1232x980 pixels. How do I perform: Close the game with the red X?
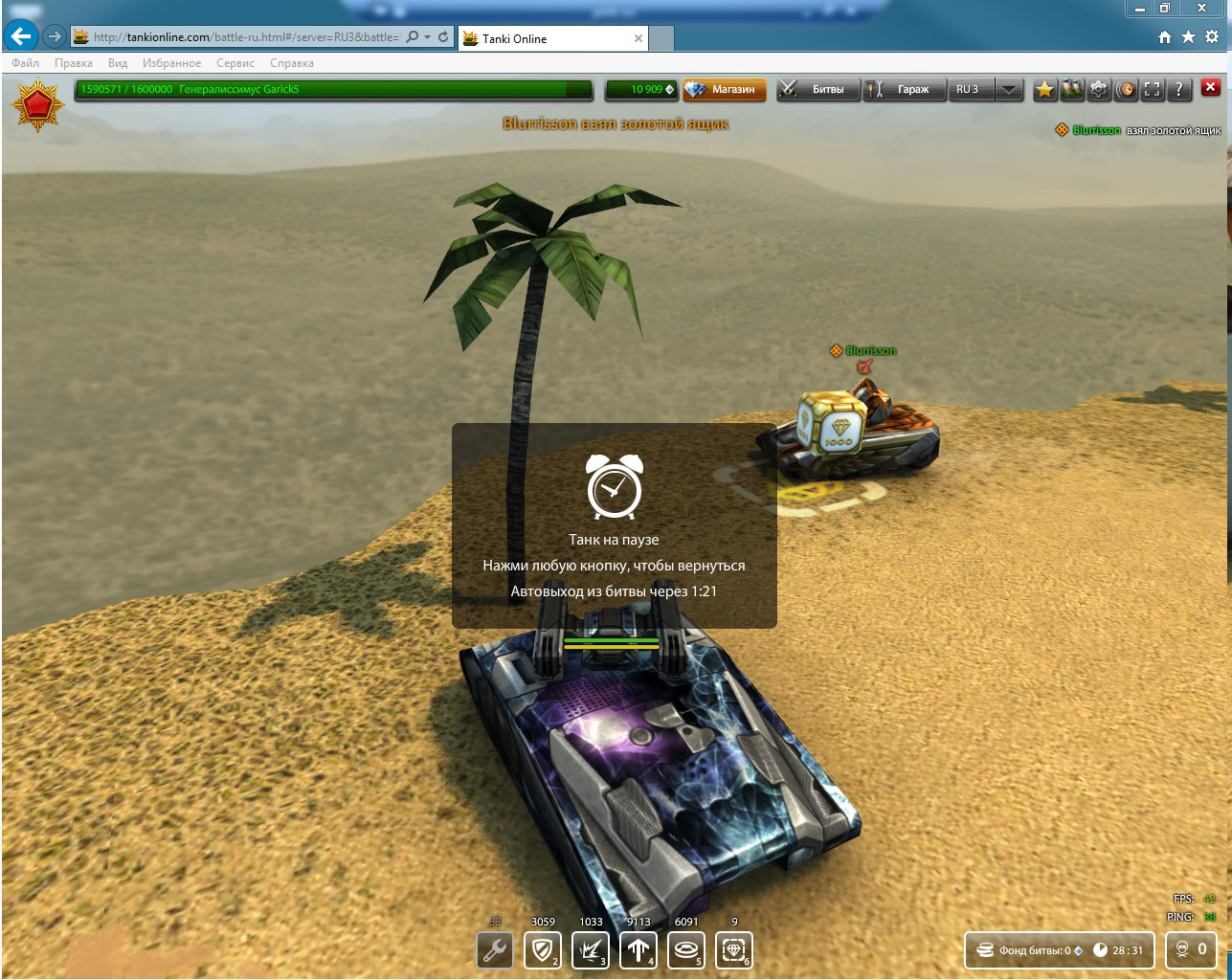coord(1211,88)
